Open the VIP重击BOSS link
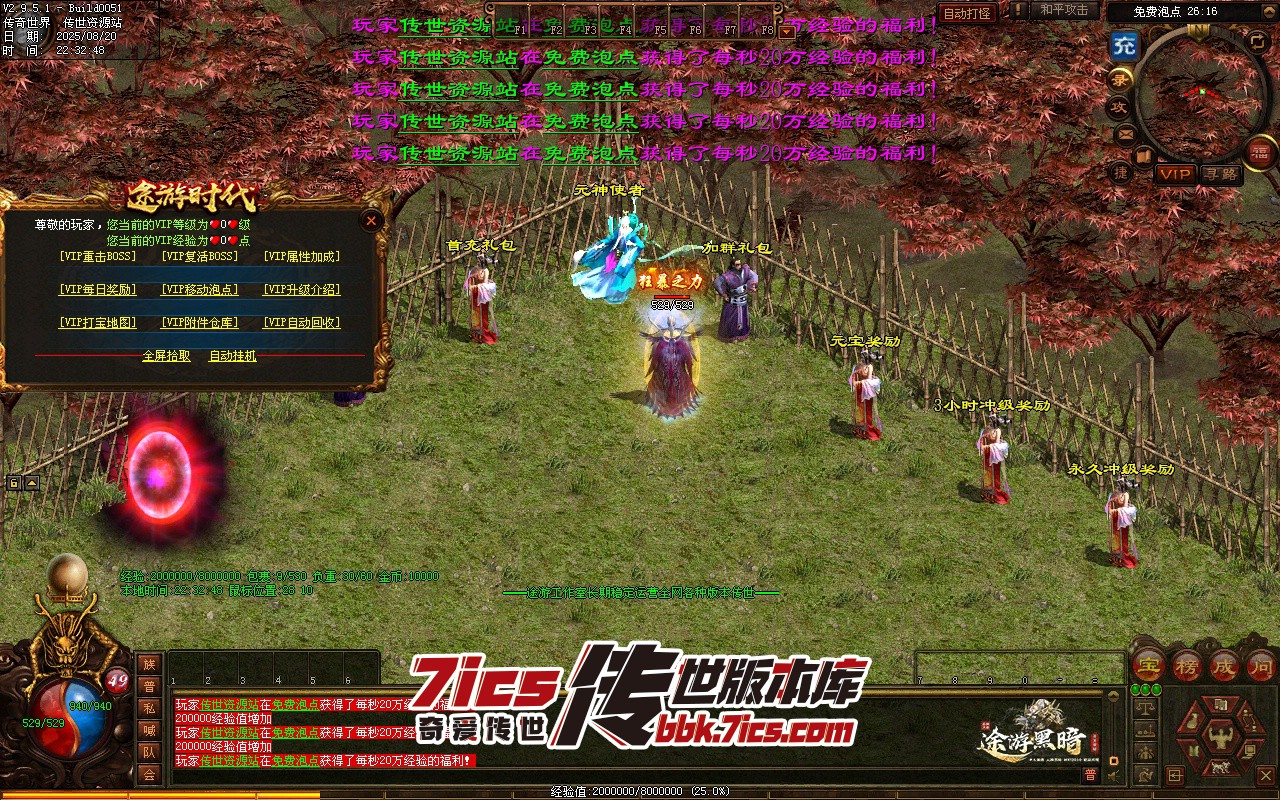This screenshot has height=800, width=1280. point(98,256)
